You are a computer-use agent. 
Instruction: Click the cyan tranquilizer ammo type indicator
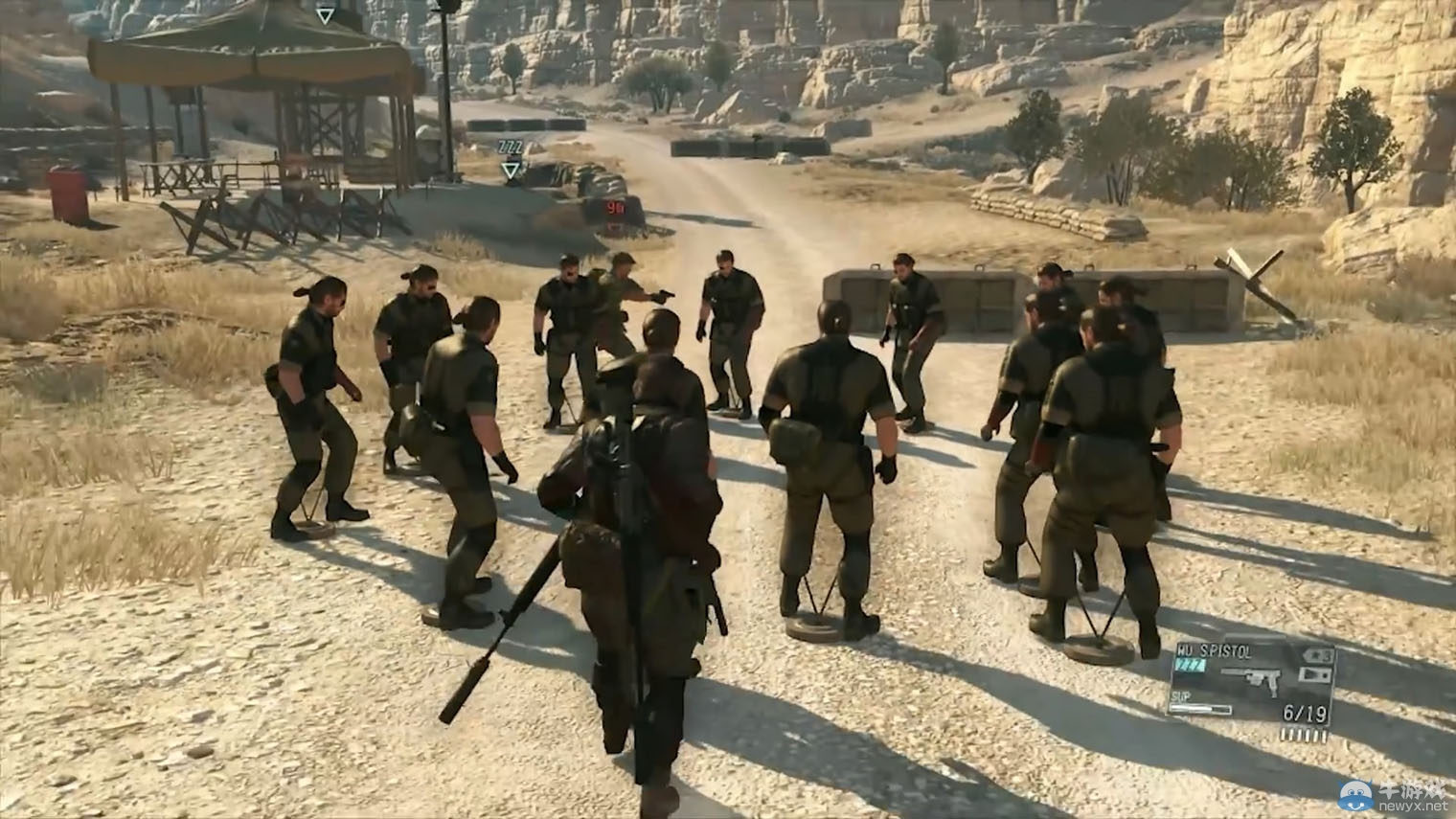pos(1191,665)
